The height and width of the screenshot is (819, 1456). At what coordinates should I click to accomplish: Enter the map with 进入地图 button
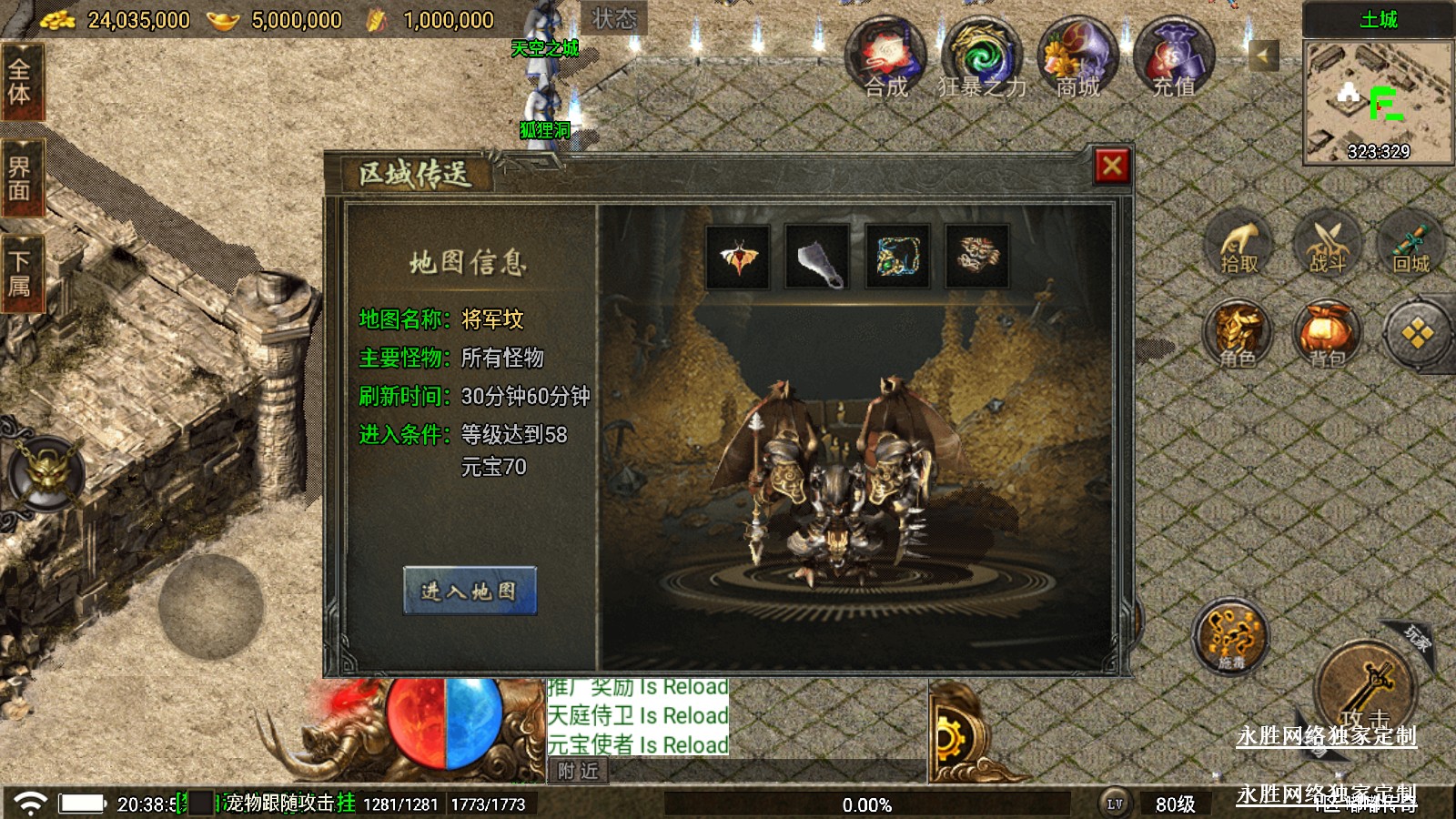[470, 591]
